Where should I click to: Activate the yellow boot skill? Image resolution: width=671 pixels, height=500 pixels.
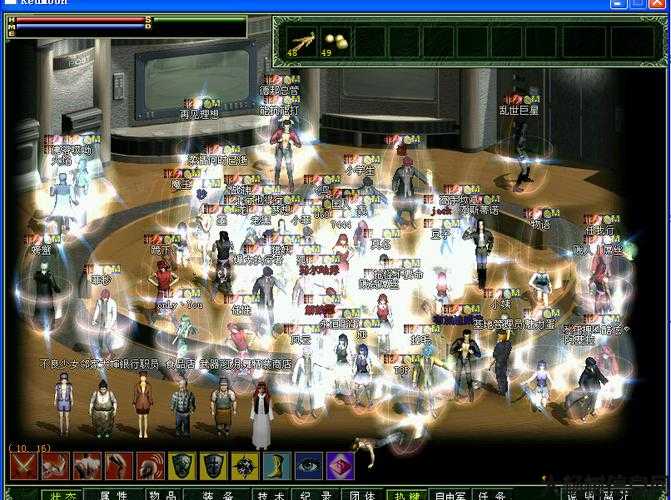tap(277, 466)
